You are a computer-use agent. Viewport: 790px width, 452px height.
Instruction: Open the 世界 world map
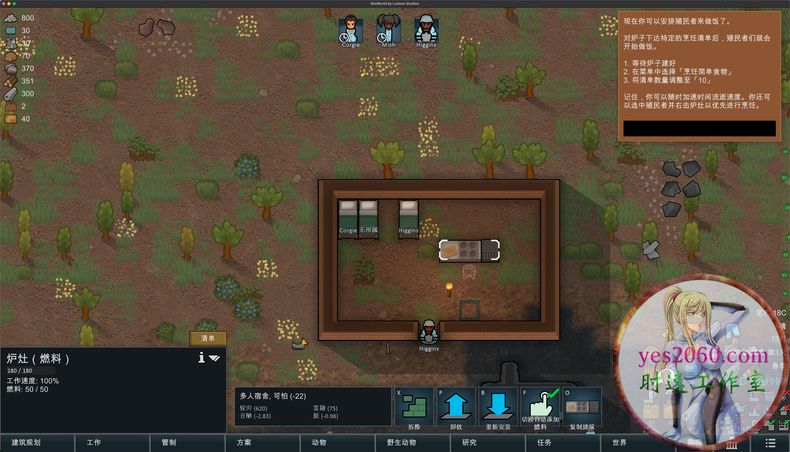619,442
